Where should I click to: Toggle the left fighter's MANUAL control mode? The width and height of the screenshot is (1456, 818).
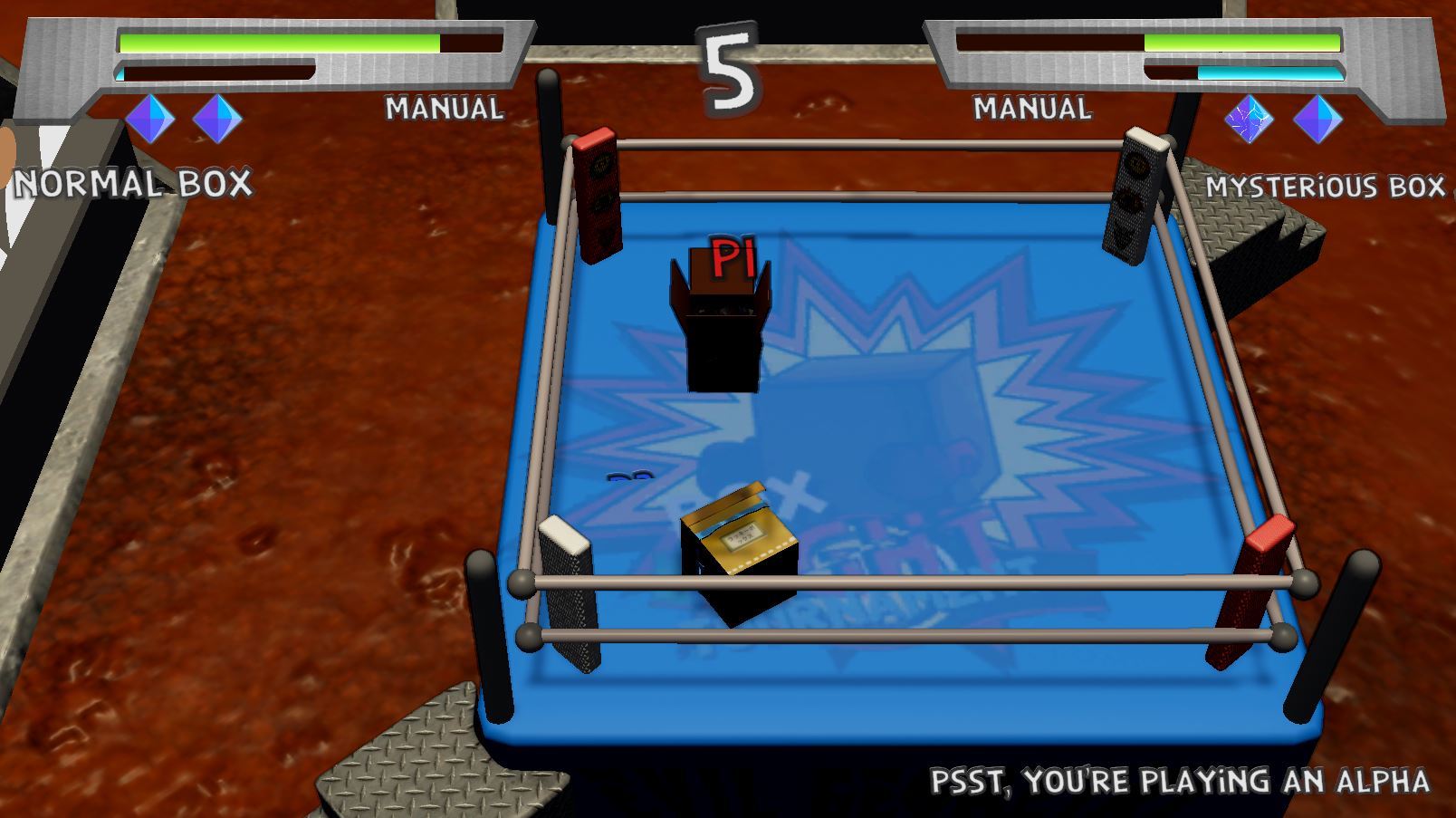[x=443, y=109]
